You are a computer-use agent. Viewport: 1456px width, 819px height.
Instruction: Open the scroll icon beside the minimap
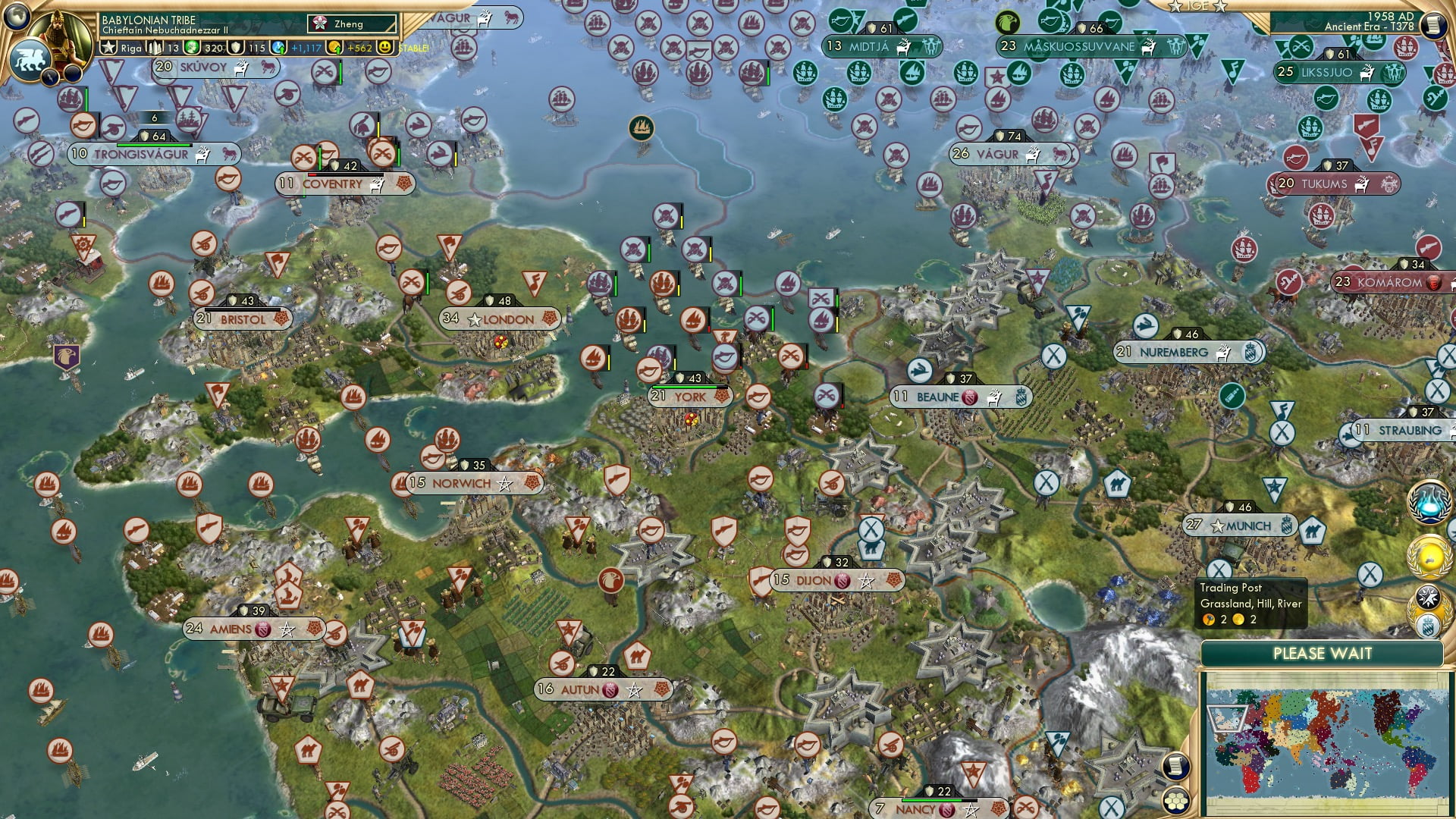coord(1176,766)
